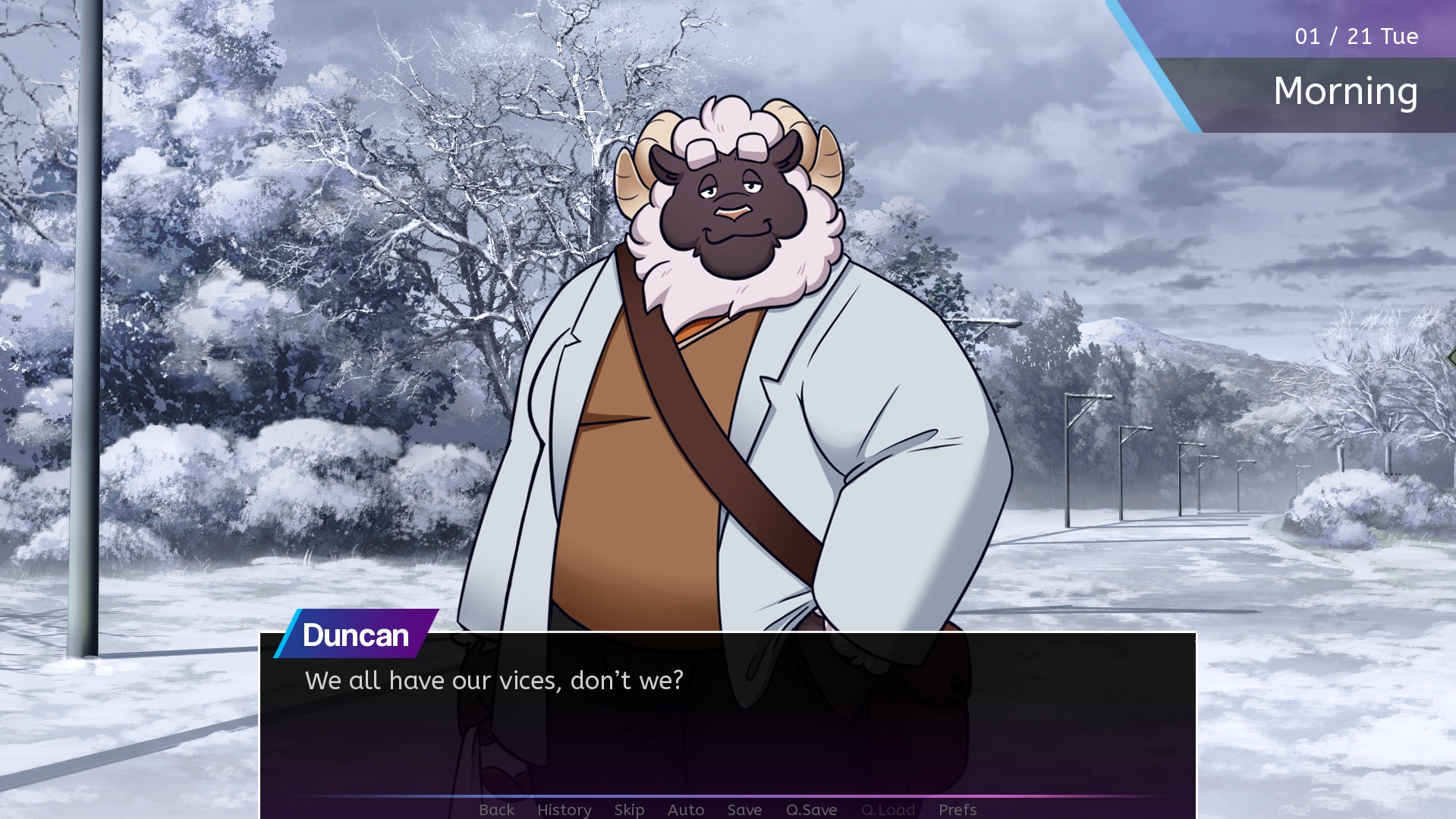Go back to the previous line
This screenshot has height=819, width=1456.
[x=496, y=809]
